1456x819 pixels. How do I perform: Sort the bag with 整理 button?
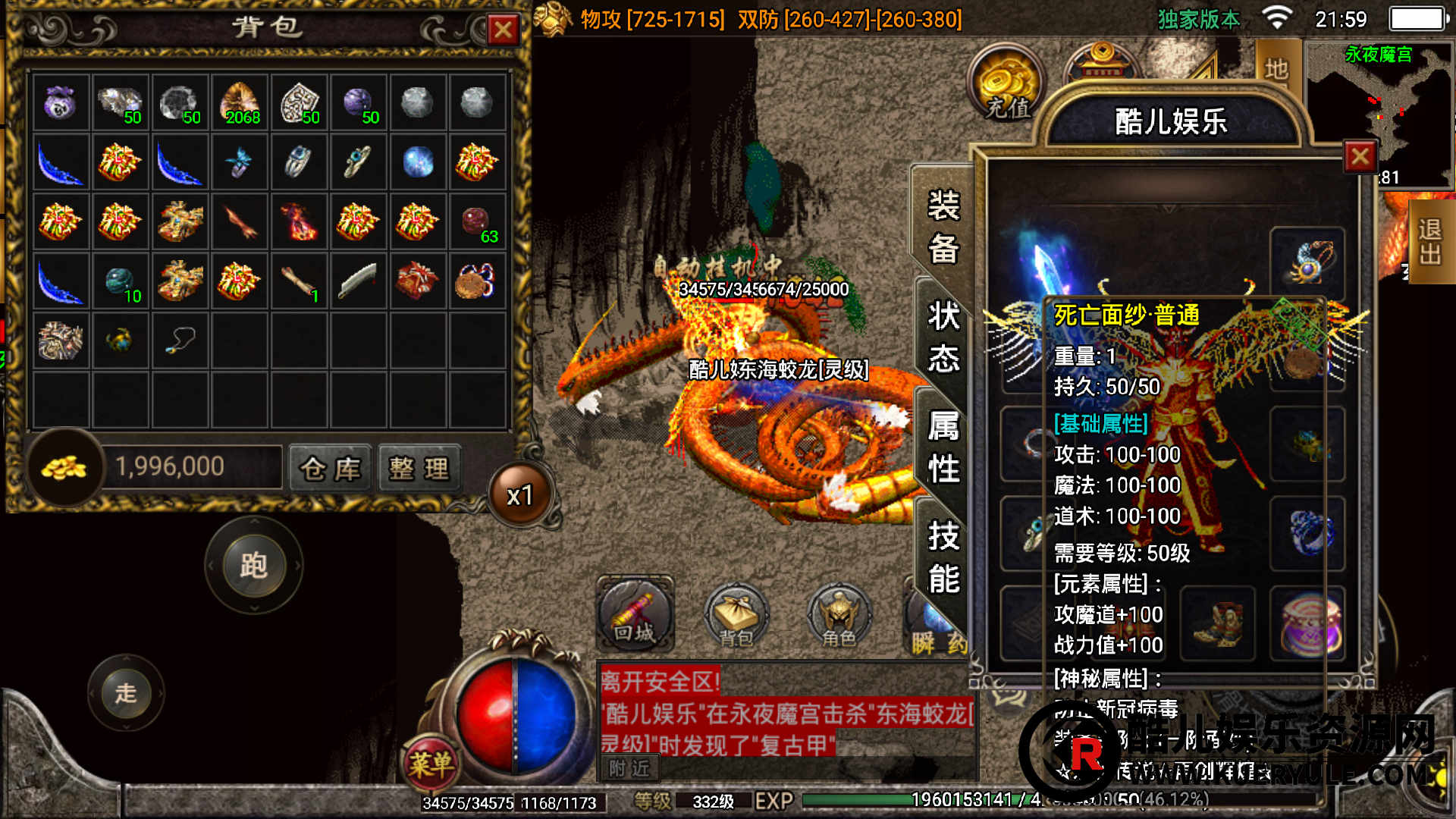pyautogui.click(x=419, y=469)
